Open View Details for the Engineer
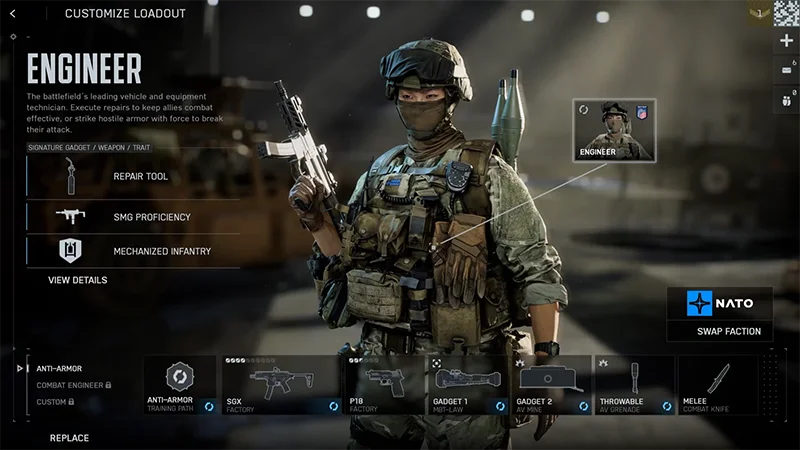Viewport: 800px width, 450px height. (x=78, y=280)
